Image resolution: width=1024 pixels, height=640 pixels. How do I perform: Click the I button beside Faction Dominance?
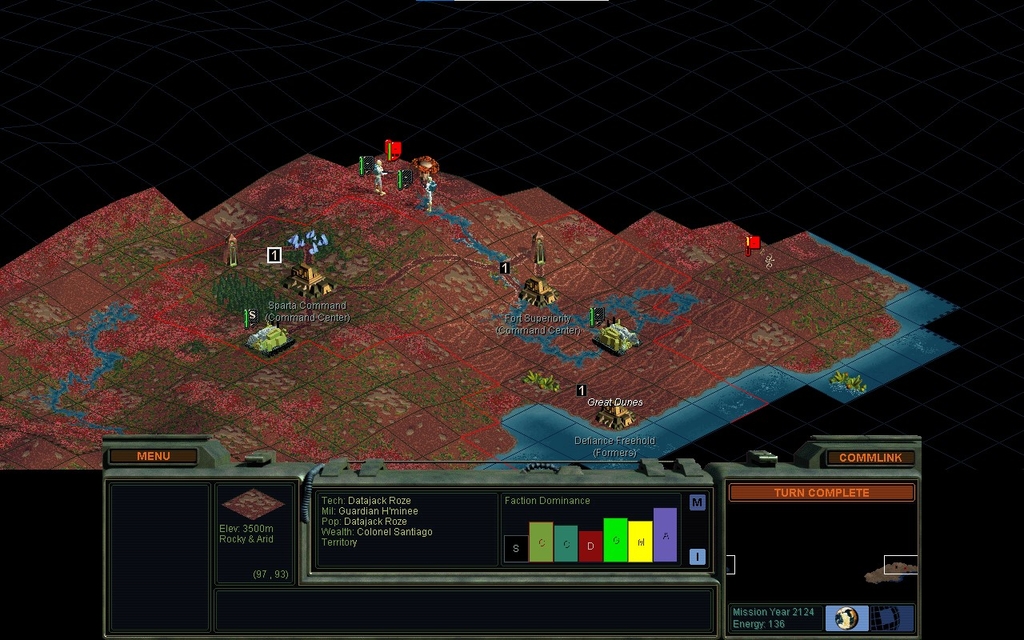697,557
